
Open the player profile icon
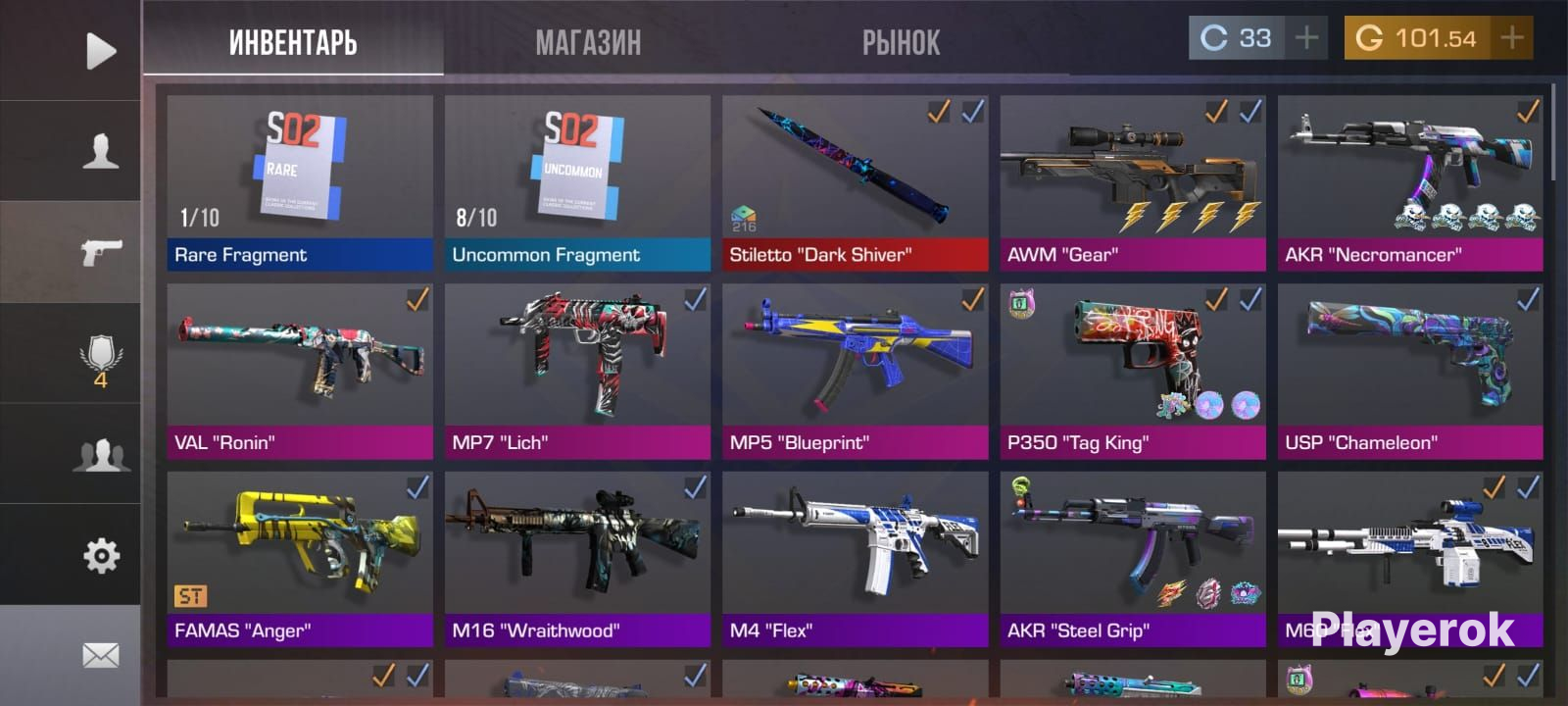coord(100,152)
